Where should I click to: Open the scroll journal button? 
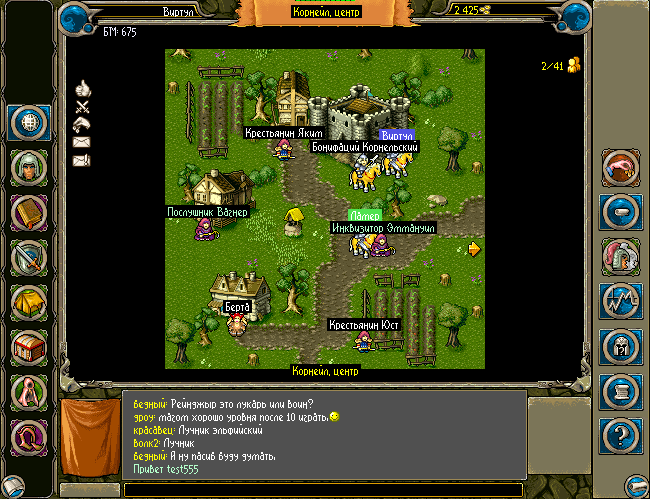point(620,392)
